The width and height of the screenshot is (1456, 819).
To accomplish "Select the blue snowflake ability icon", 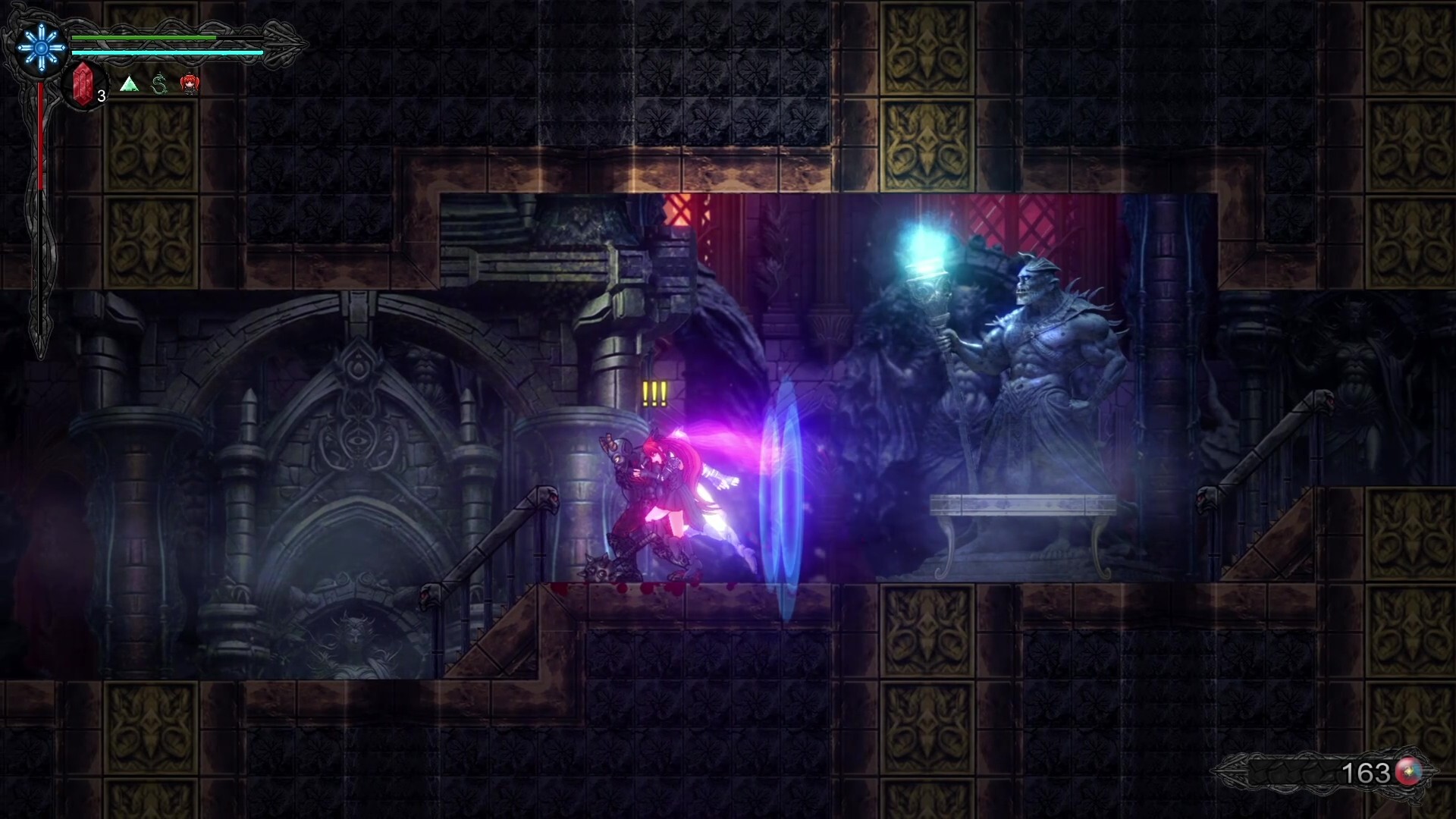I will 39,47.
